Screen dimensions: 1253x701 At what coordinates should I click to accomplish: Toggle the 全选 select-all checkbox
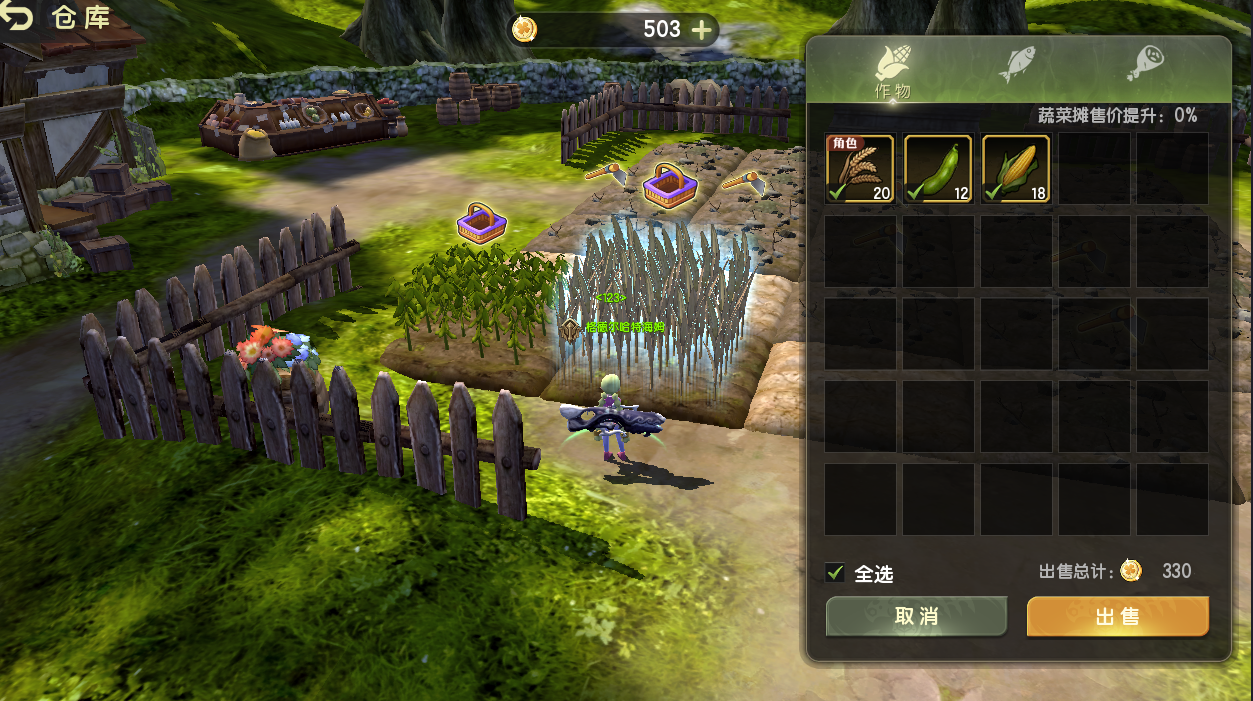835,572
